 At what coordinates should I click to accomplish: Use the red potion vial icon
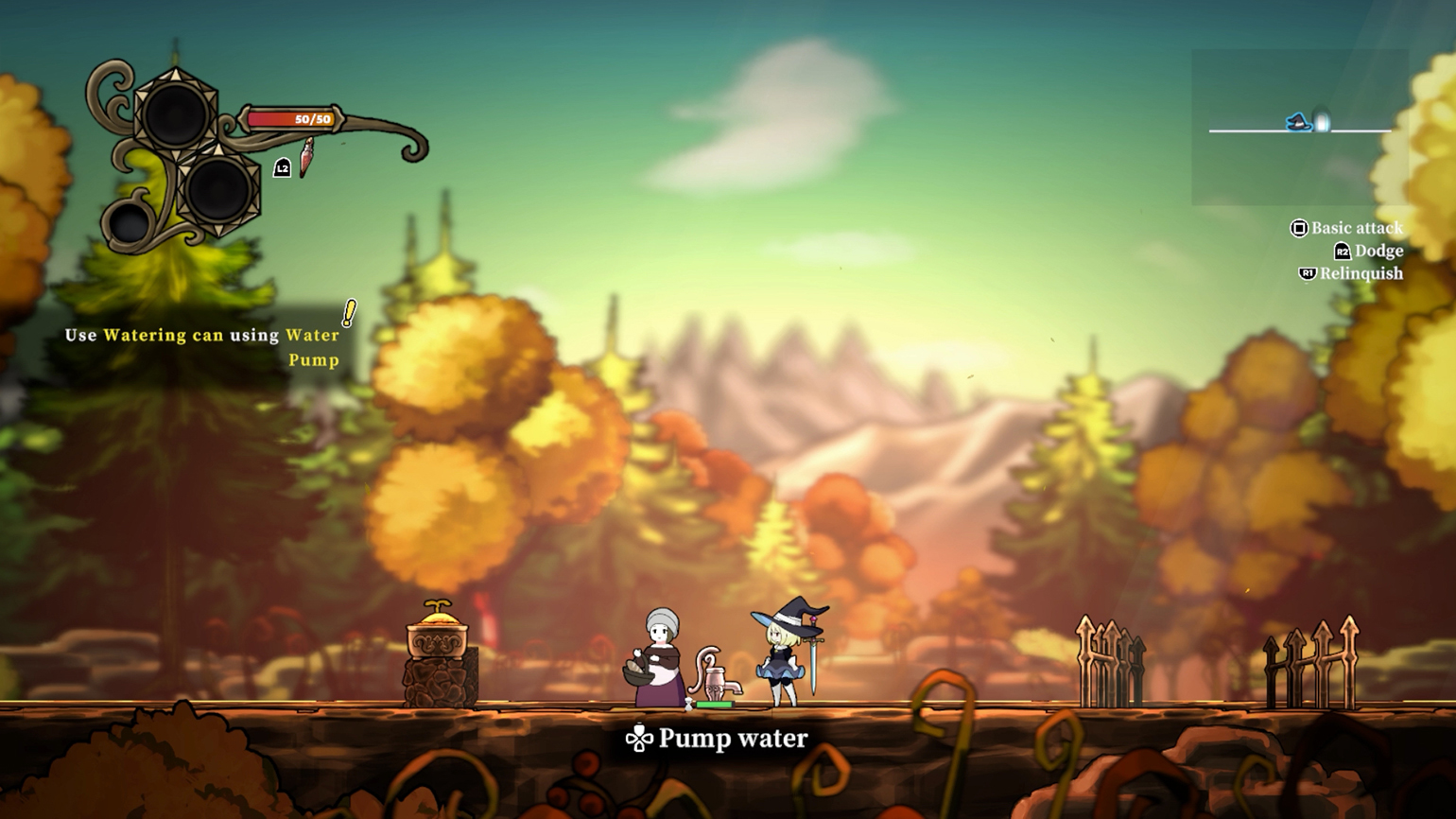point(306,158)
